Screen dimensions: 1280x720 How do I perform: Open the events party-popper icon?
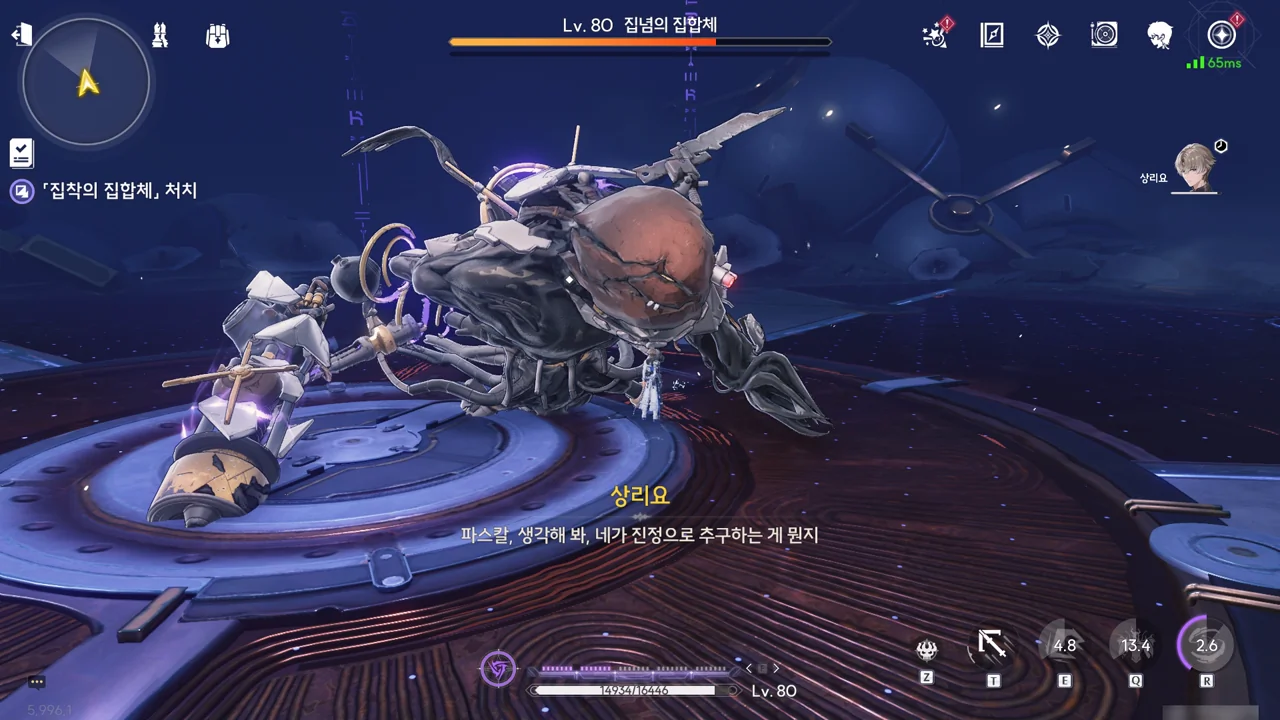click(935, 36)
